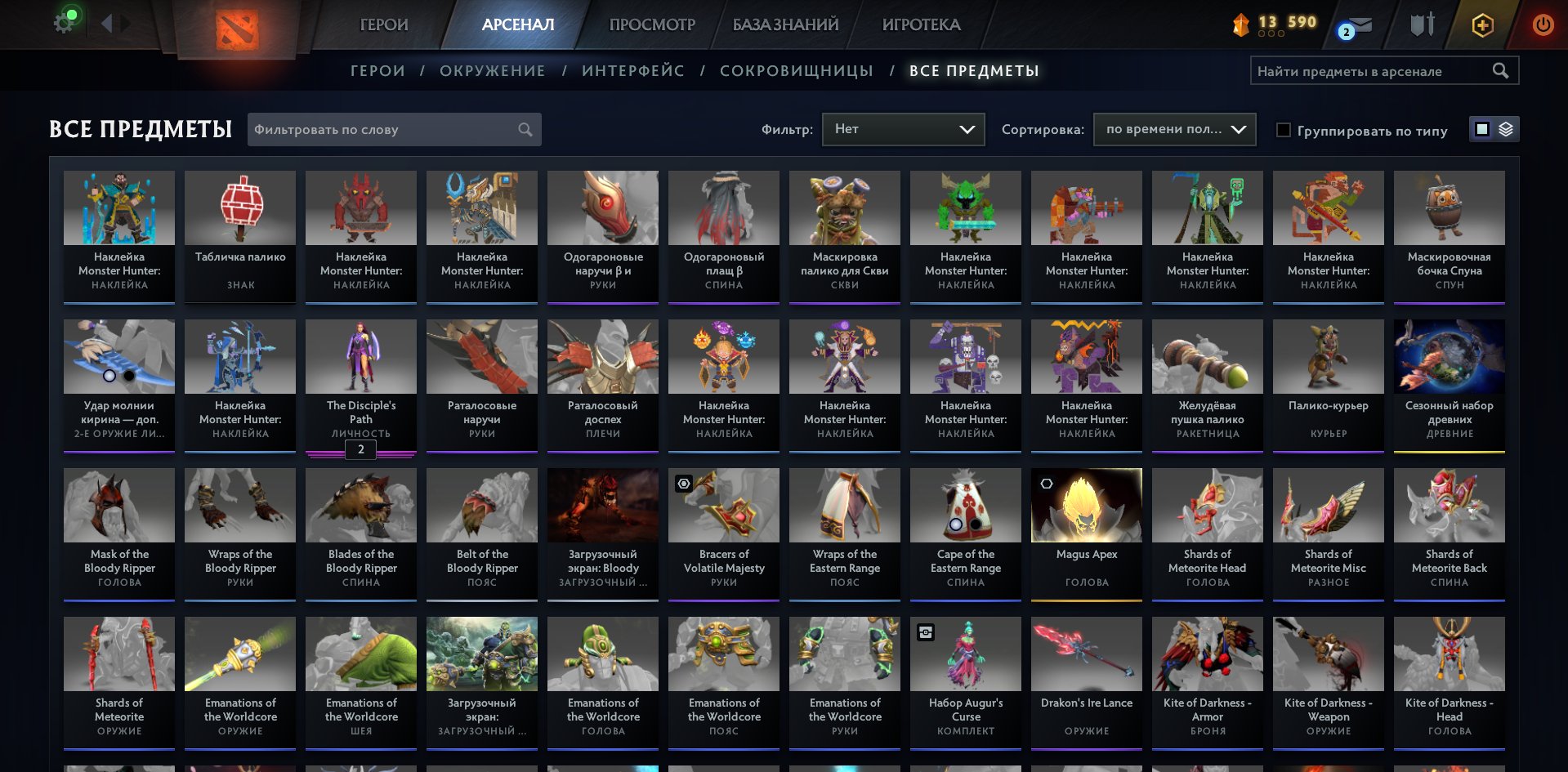Open the armory shield and sword icon

(1423, 25)
